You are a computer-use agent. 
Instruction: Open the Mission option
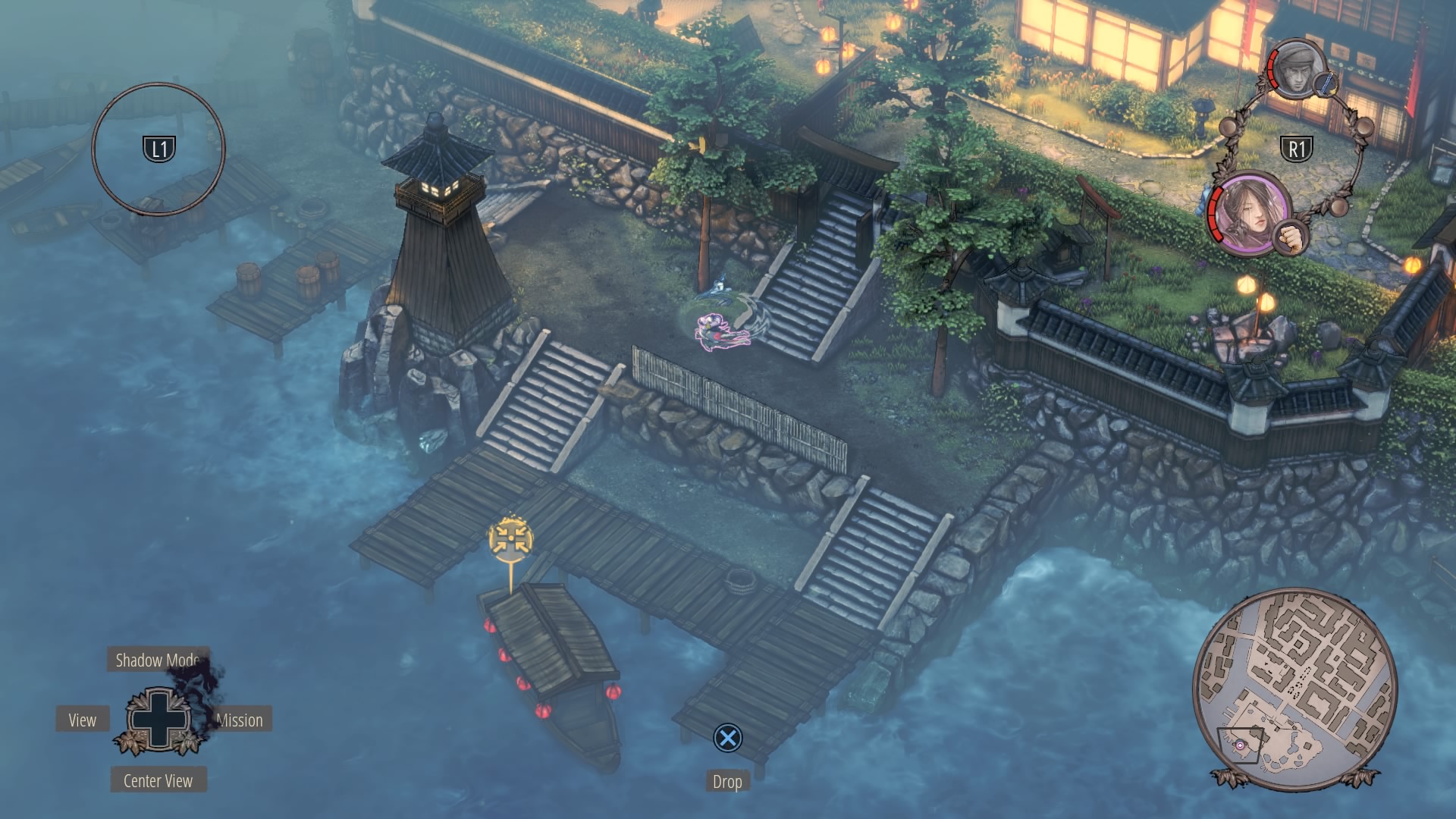pos(240,720)
